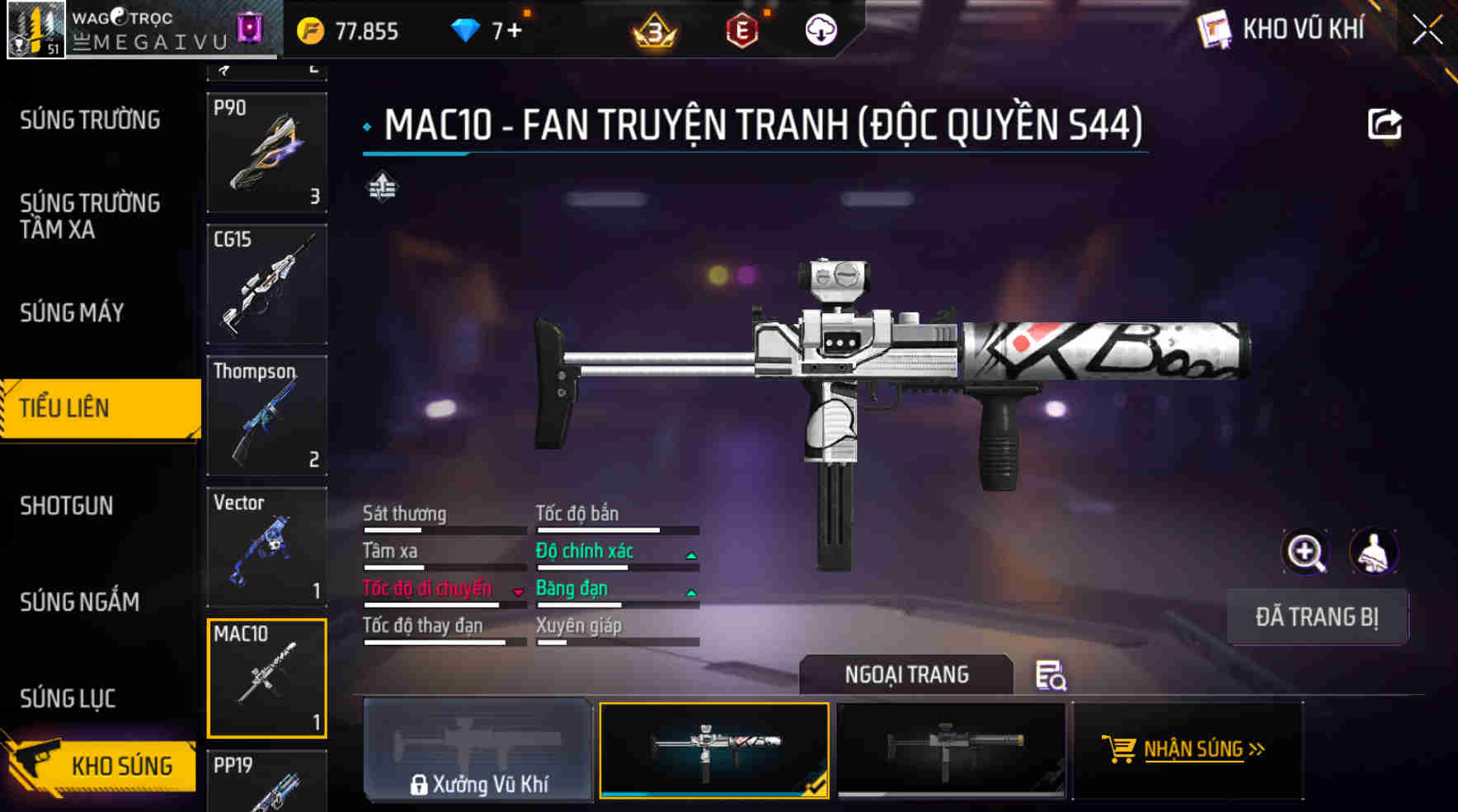Viewport: 1458px width, 812px height.
Task: Share the MAC10 skin
Action: pyautogui.click(x=1385, y=124)
